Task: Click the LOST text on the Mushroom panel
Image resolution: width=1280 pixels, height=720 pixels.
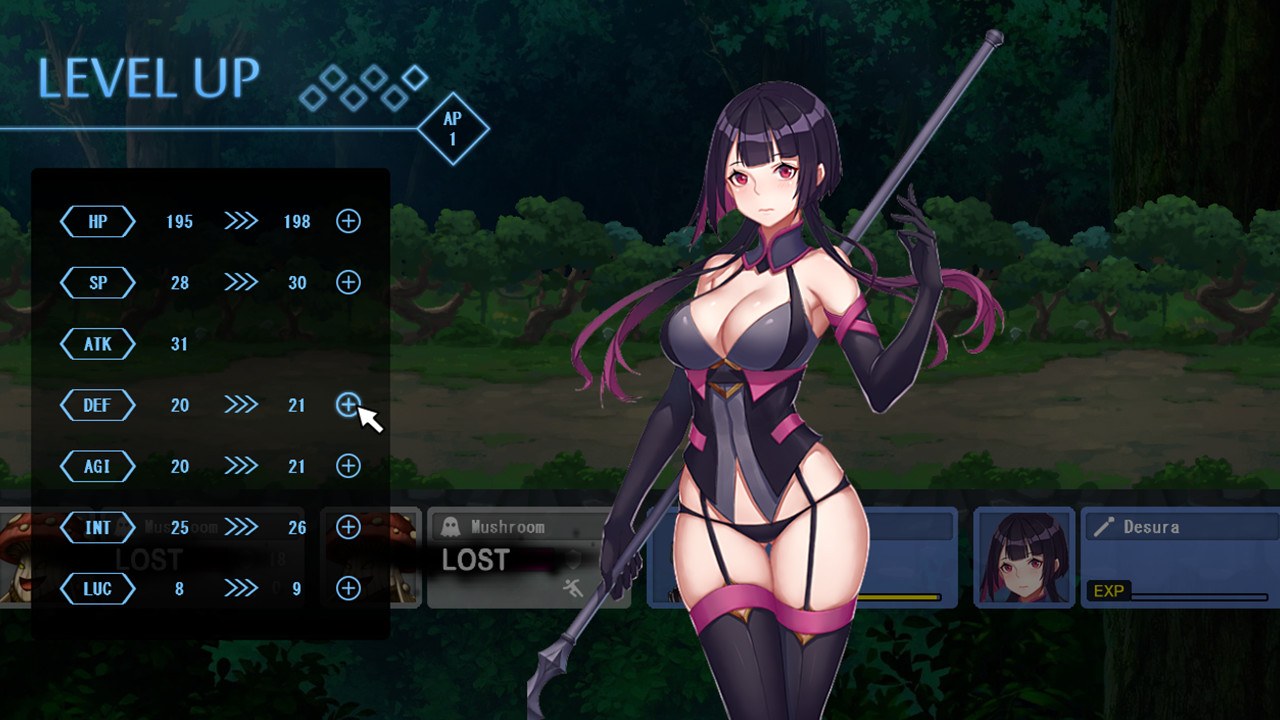Action: (475, 561)
